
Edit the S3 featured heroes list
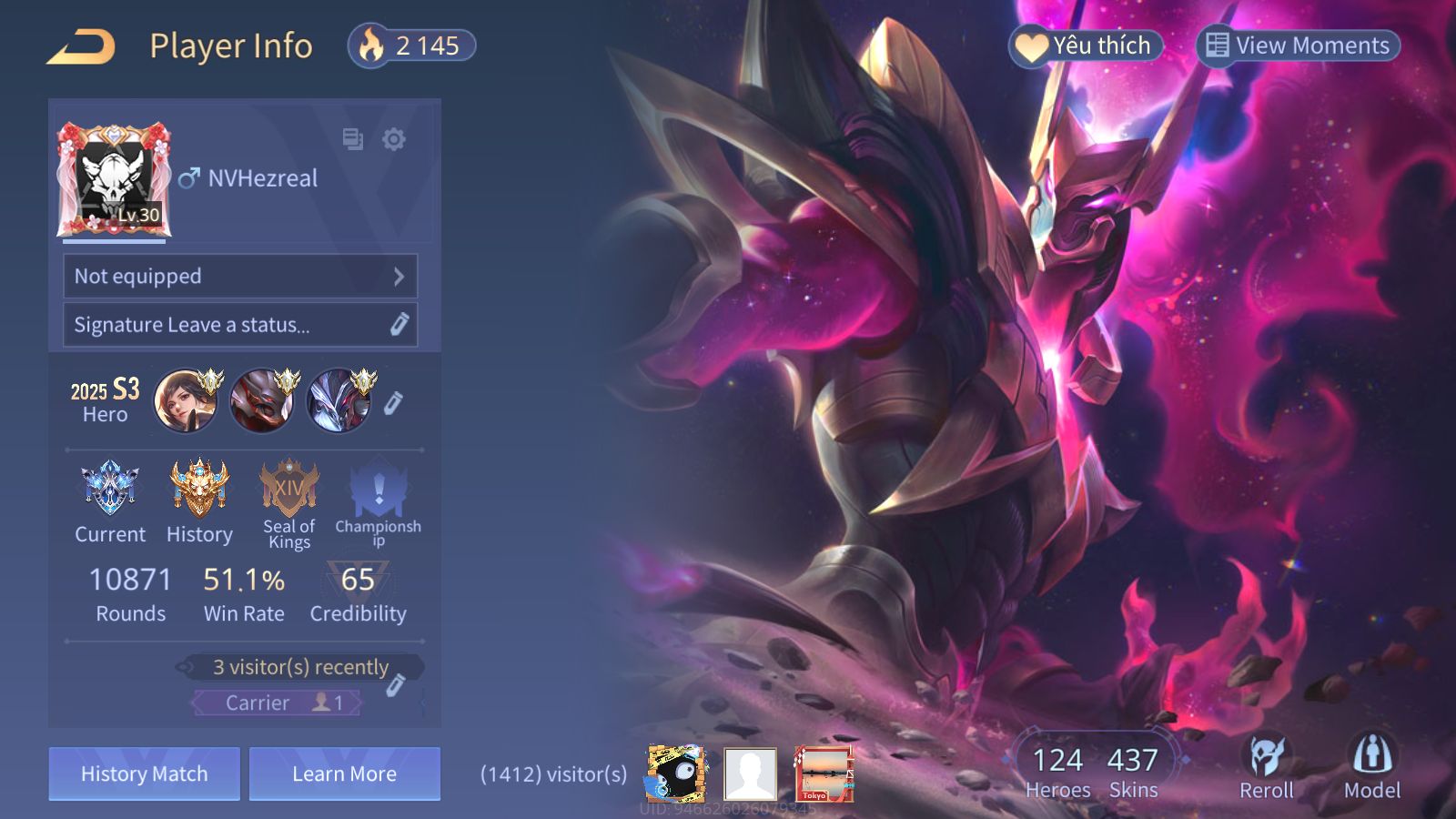pyautogui.click(x=393, y=402)
